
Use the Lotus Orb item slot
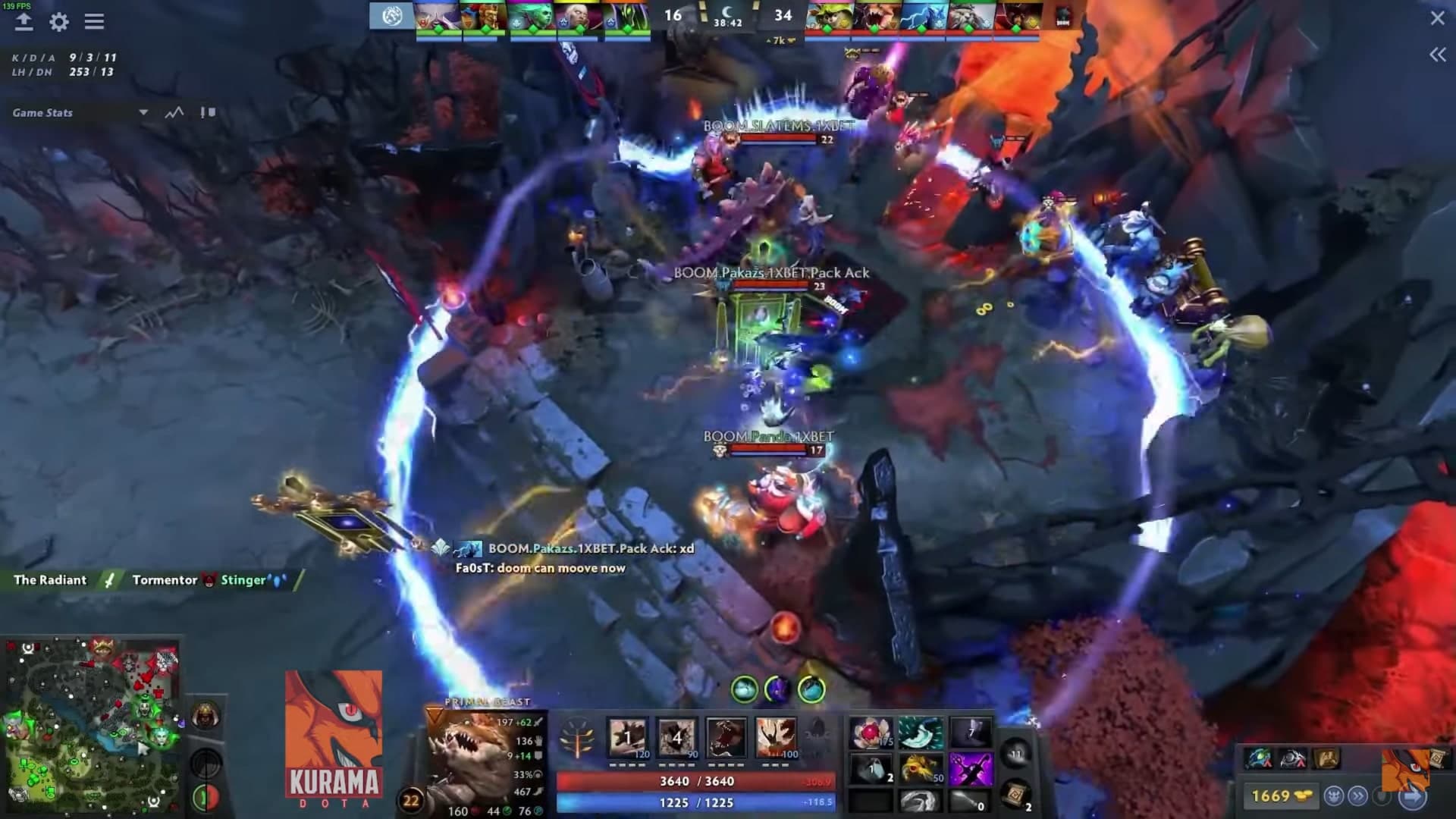[871, 733]
